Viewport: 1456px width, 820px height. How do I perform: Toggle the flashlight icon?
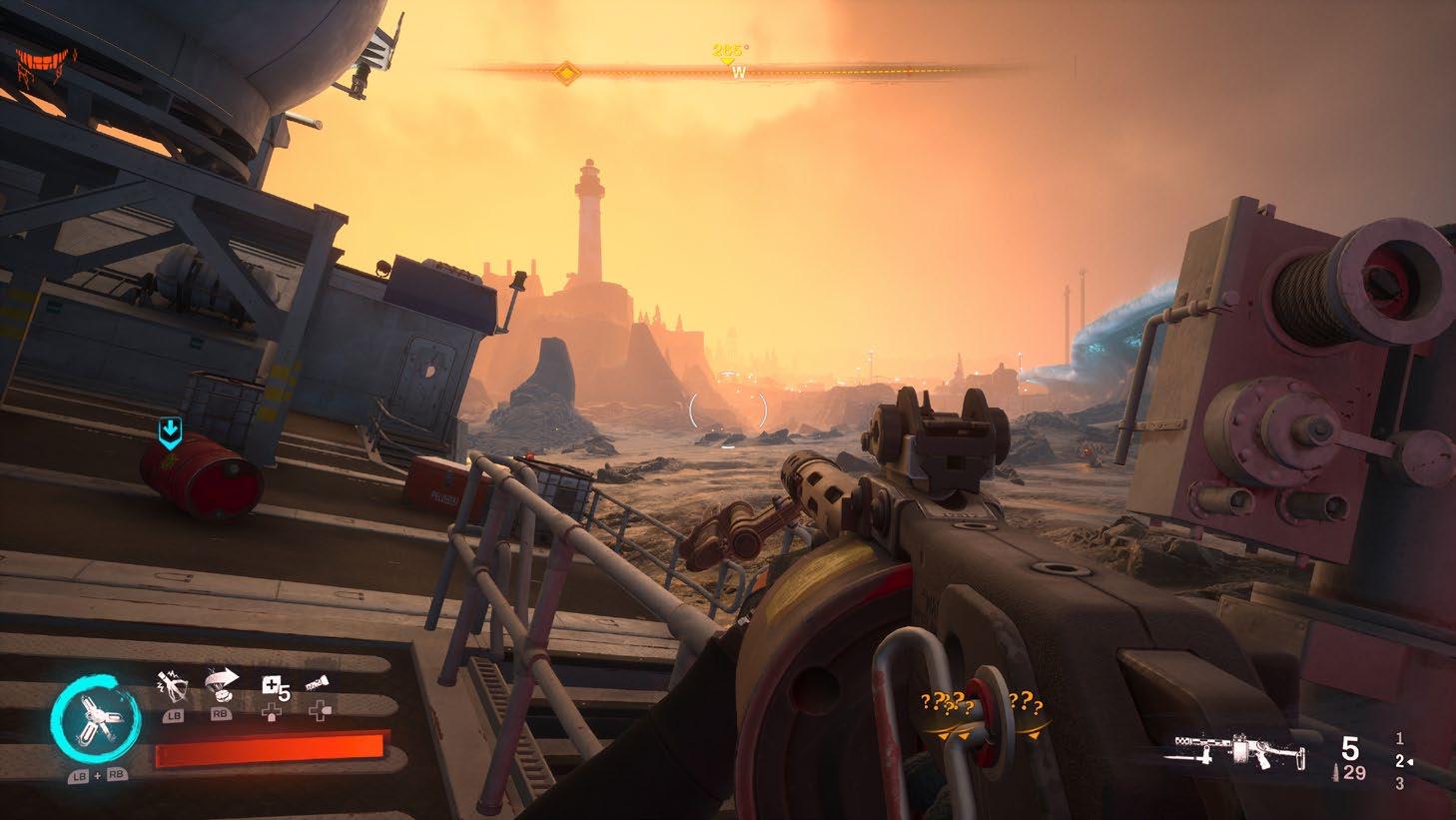pyautogui.click(x=319, y=684)
